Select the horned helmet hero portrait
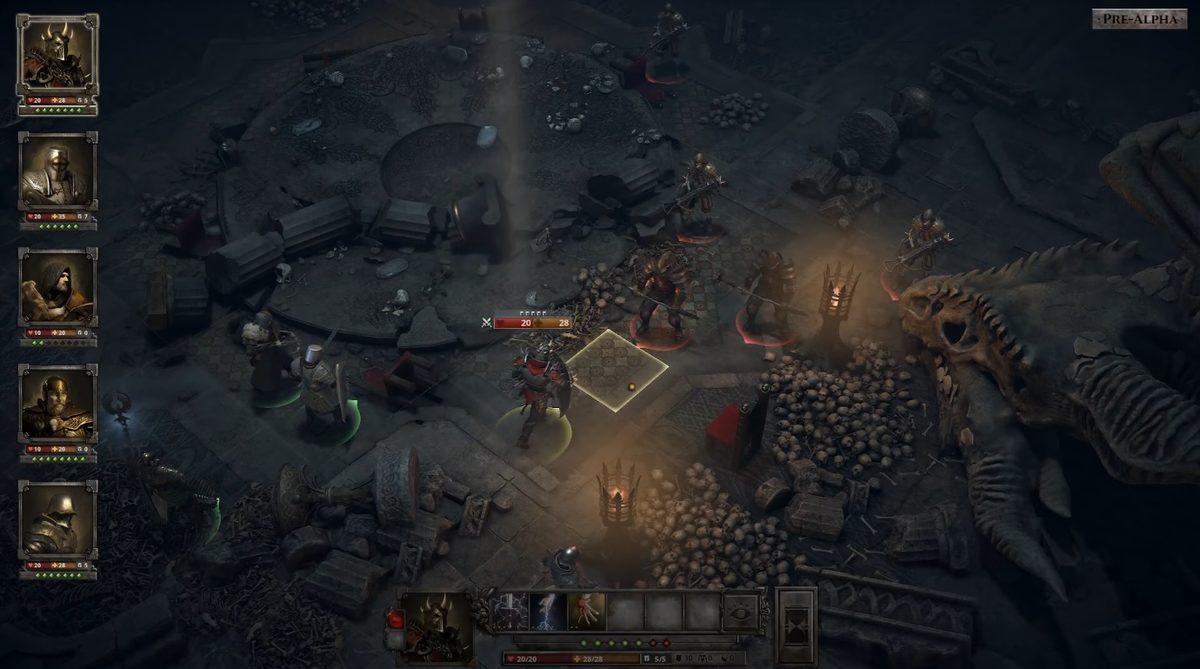Screen dimensions: 1200x669 pos(57,55)
